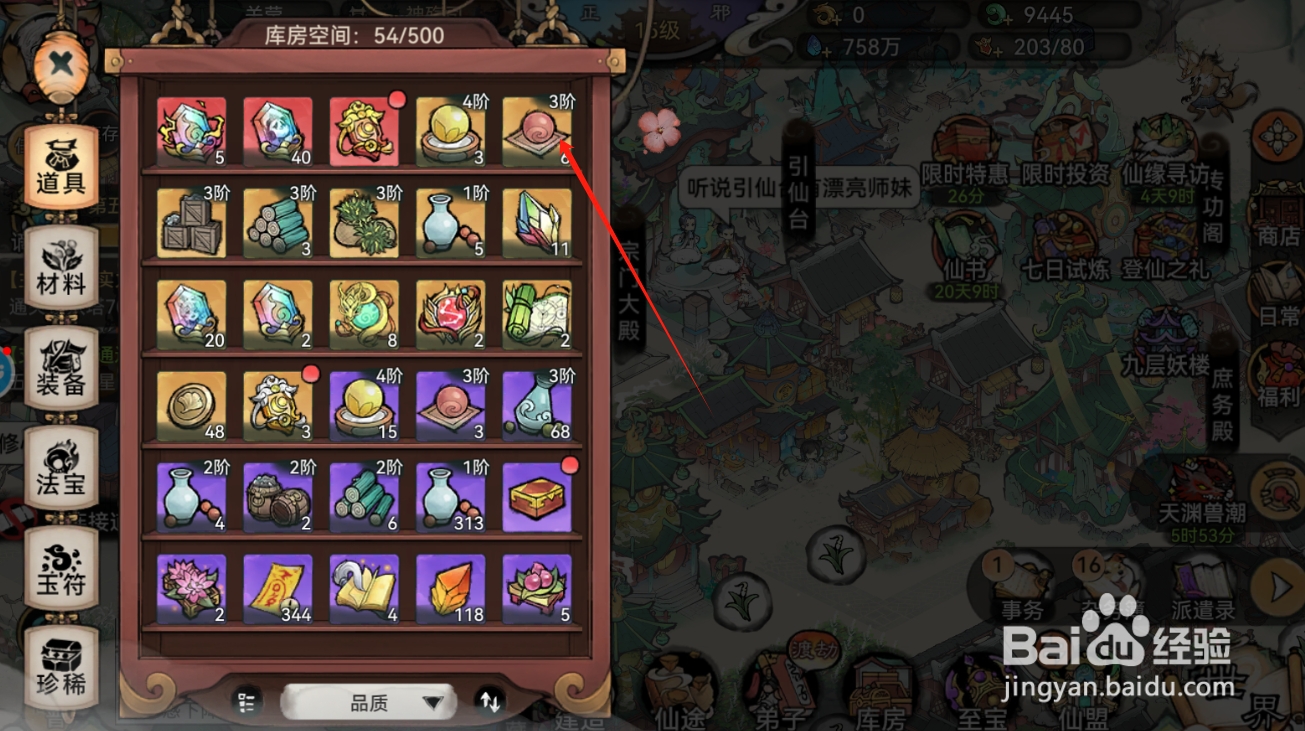Toggle the sort order arrows button
The height and width of the screenshot is (731, 1305).
click(x=490, y=702)
